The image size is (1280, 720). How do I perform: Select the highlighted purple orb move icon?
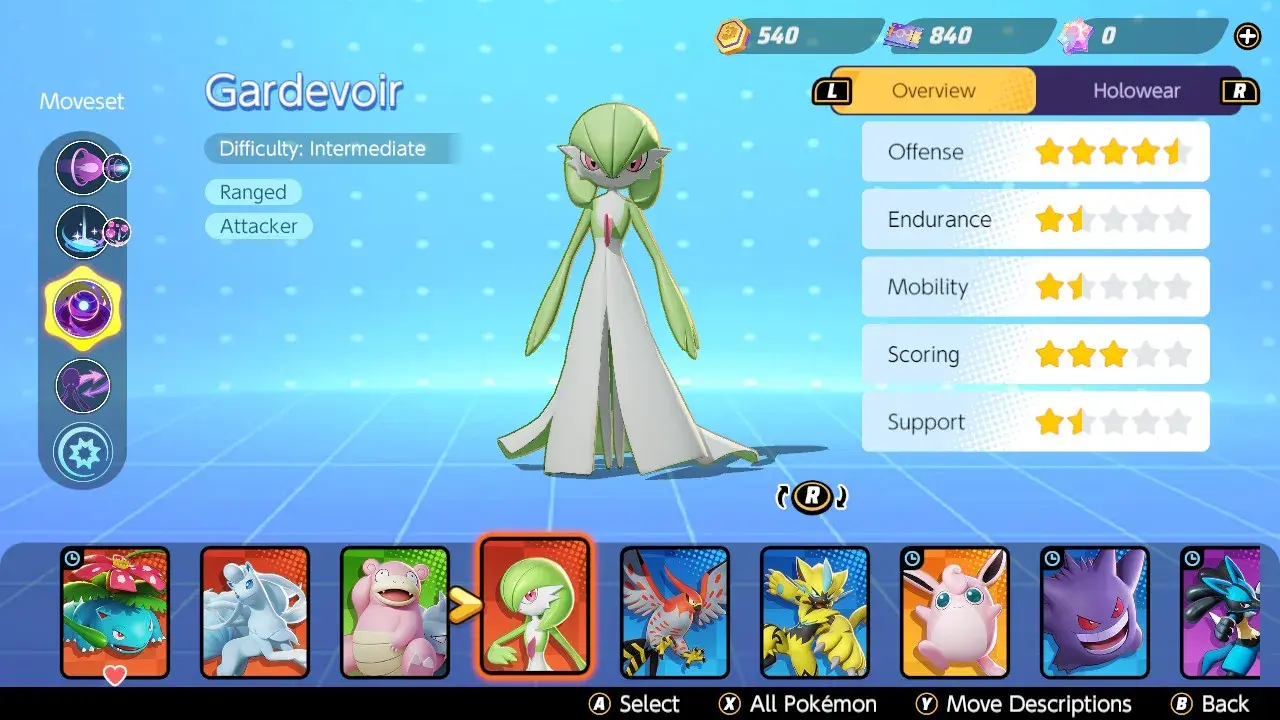pos(82,307)
